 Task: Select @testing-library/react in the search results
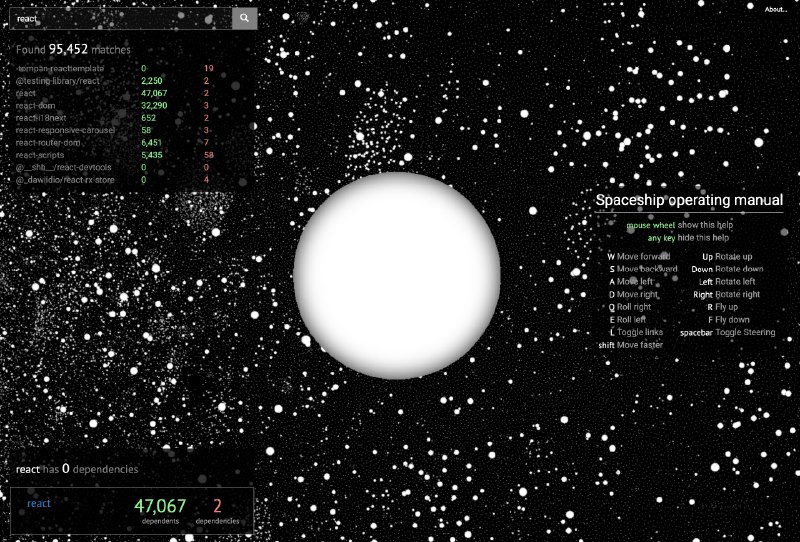point(58,80)
